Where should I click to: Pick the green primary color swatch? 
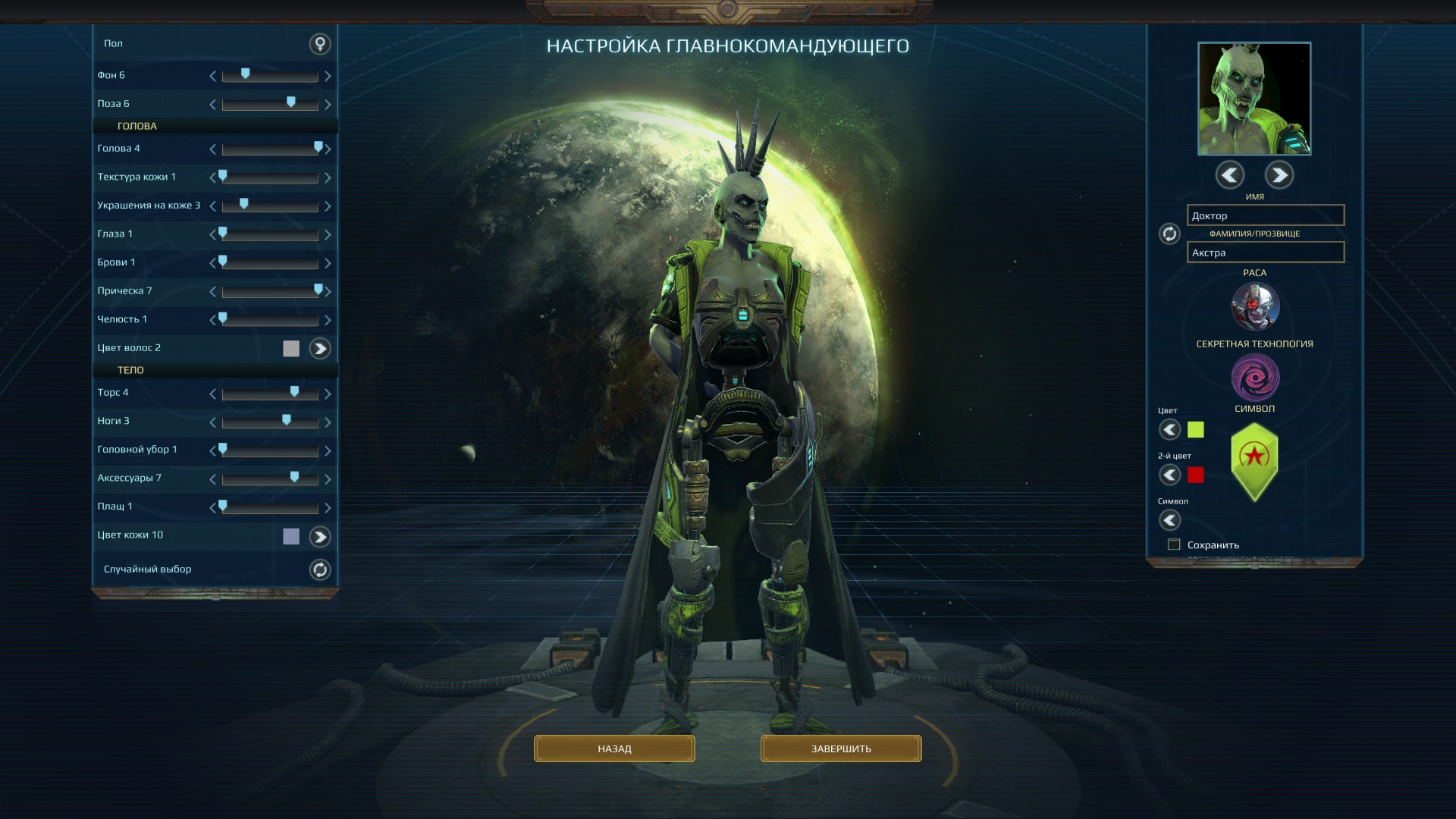1196,430
